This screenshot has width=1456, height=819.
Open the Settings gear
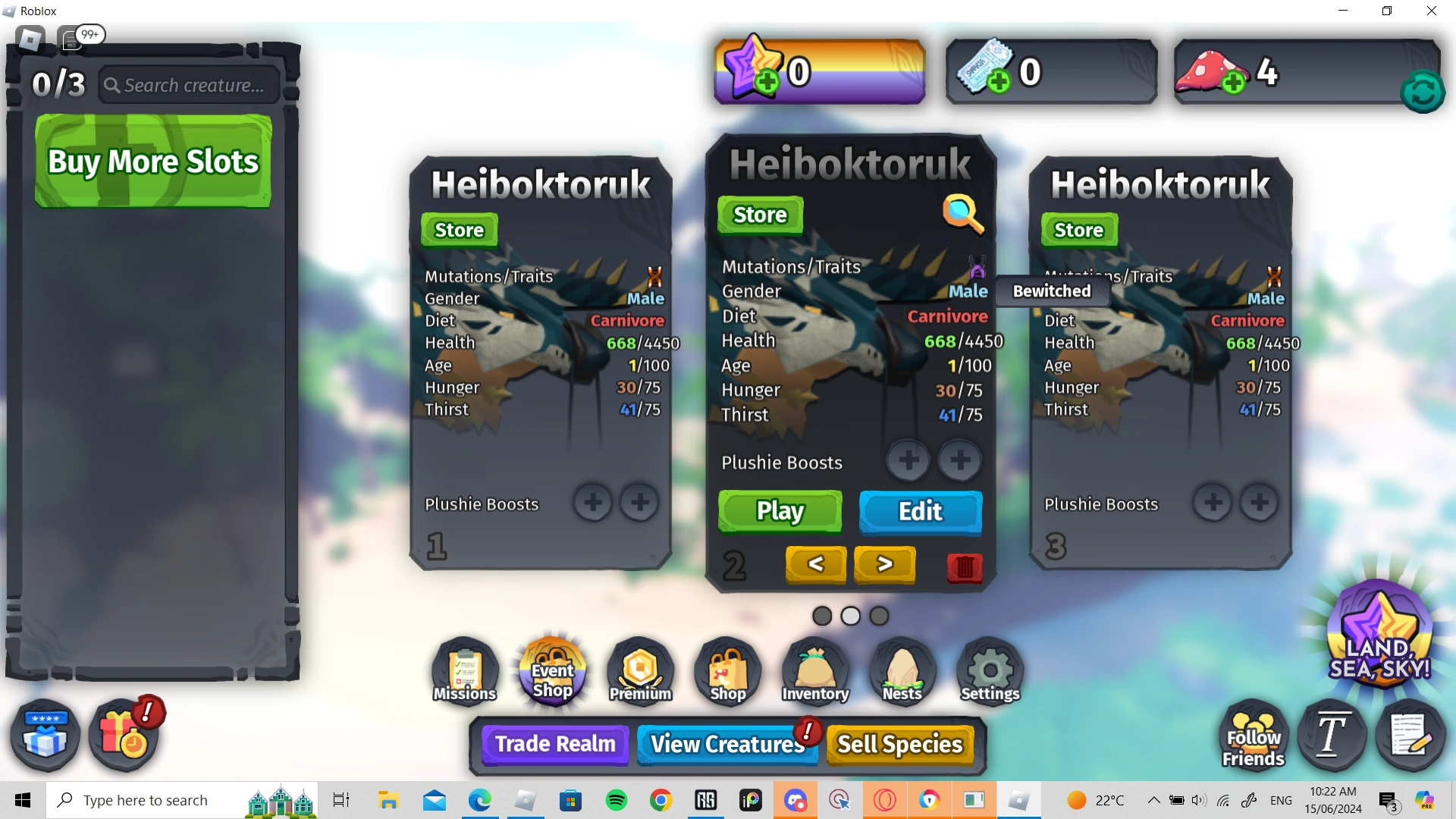pos(989,671)
